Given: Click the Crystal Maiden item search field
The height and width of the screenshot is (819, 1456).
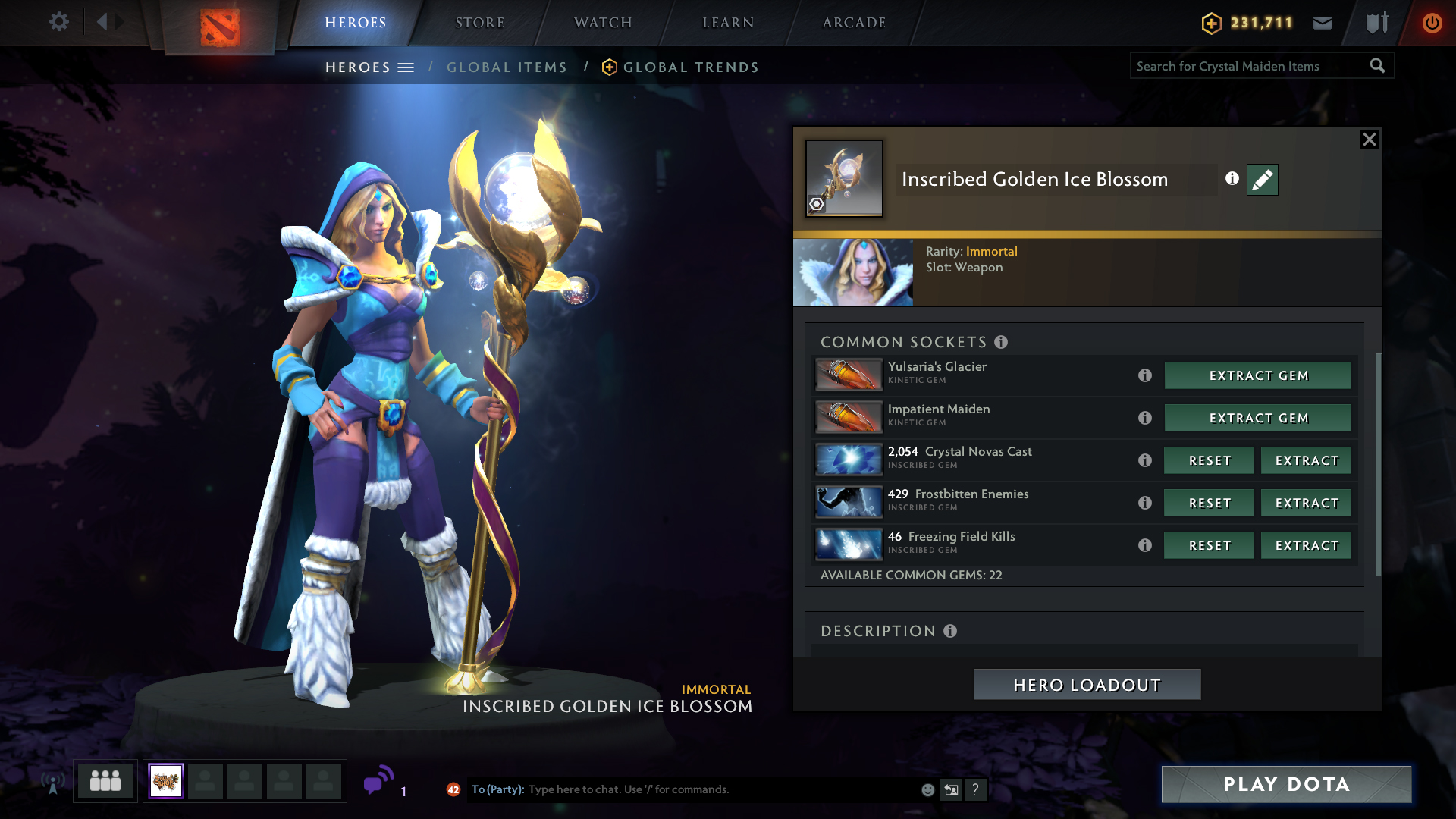Looking at the screenshot, I should [x=1250, y=66].
